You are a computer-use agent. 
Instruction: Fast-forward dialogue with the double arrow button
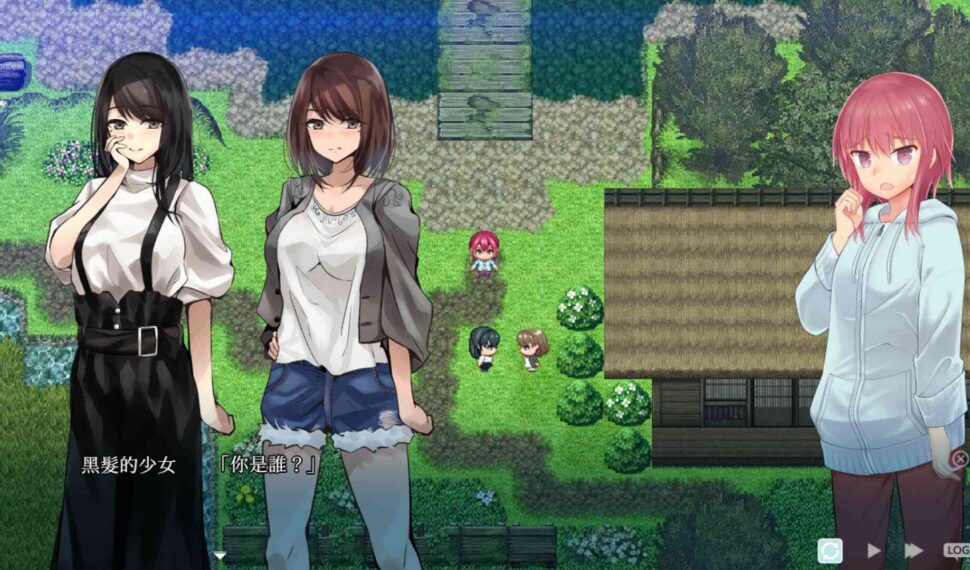(913, 550)
